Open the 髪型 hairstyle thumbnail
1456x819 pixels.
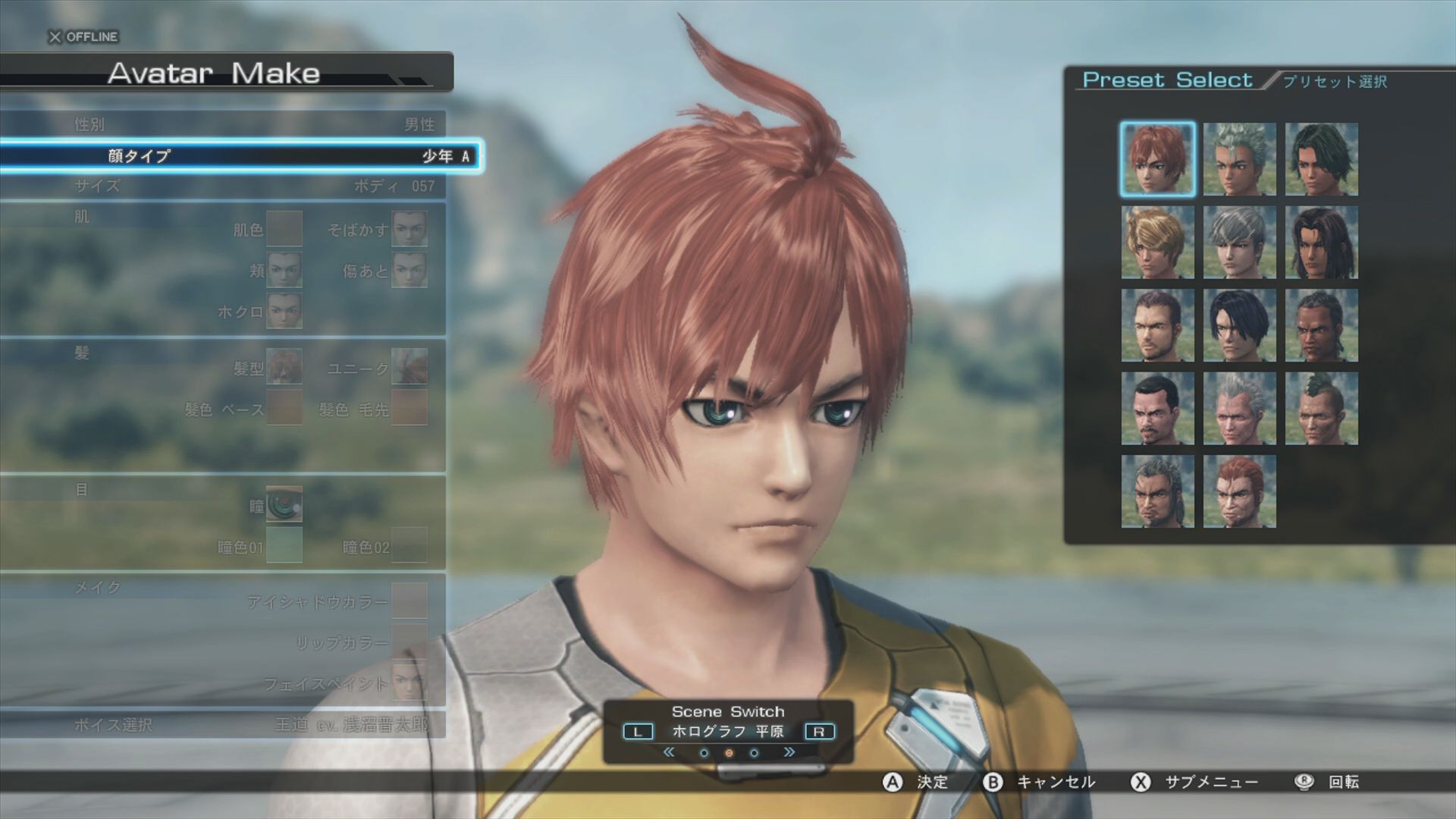pyautogui.click(x=284, y=368)
